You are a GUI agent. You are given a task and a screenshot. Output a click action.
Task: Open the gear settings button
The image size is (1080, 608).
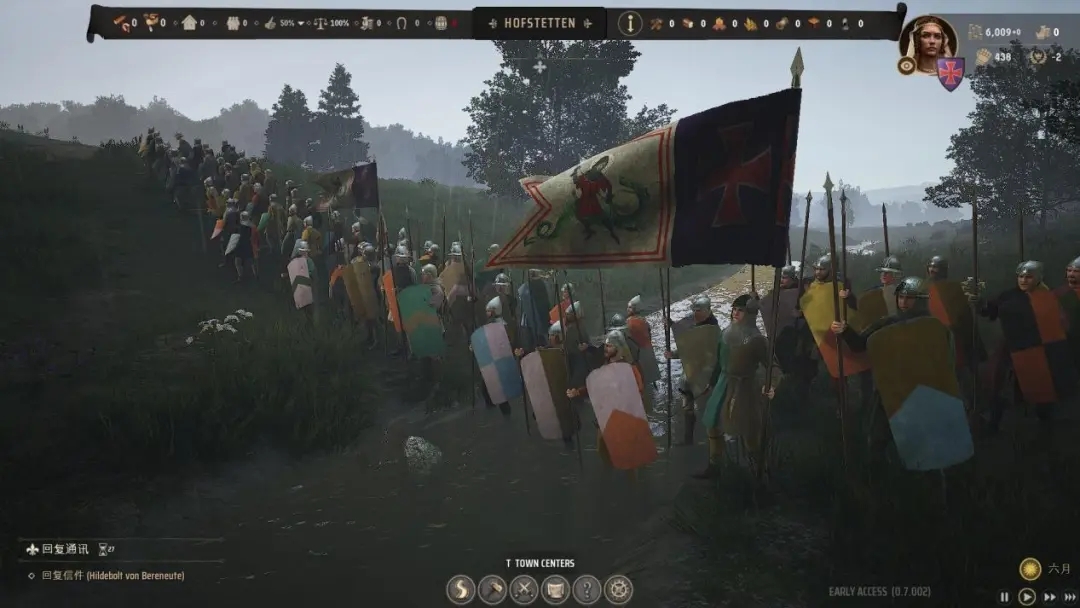(x=619, y=589)
